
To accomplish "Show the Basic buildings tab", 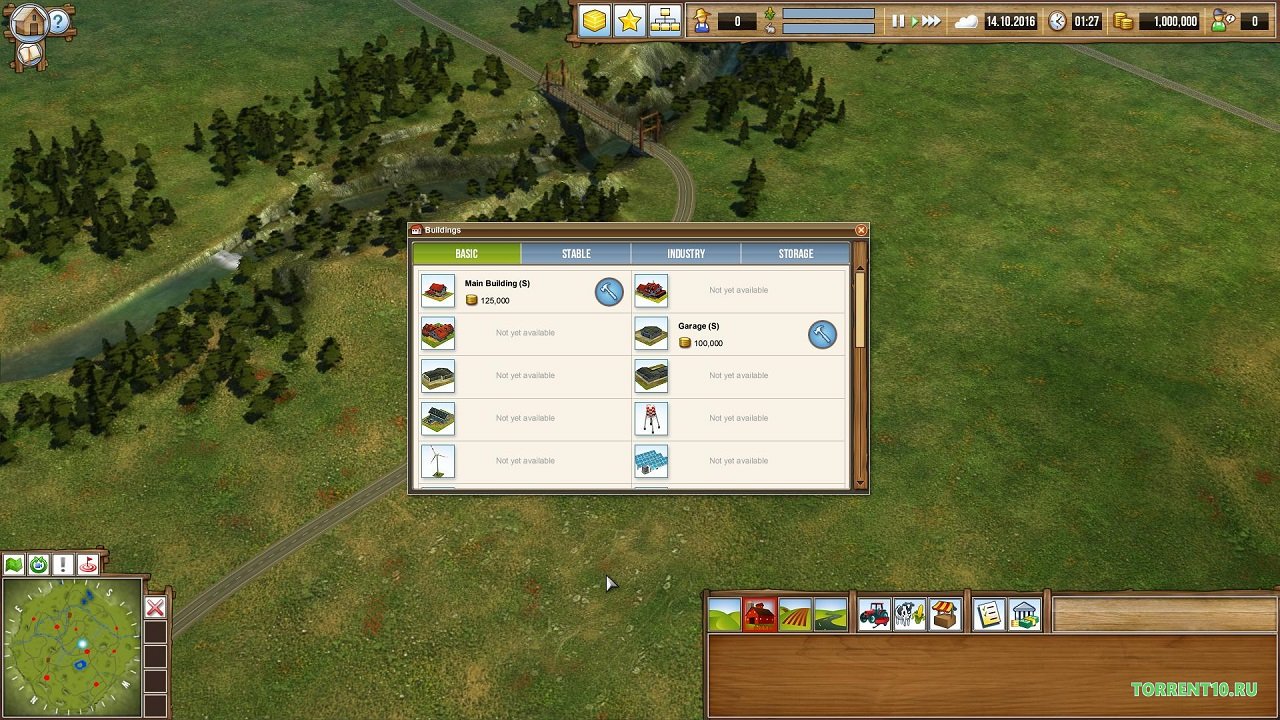I will point(466,254).
